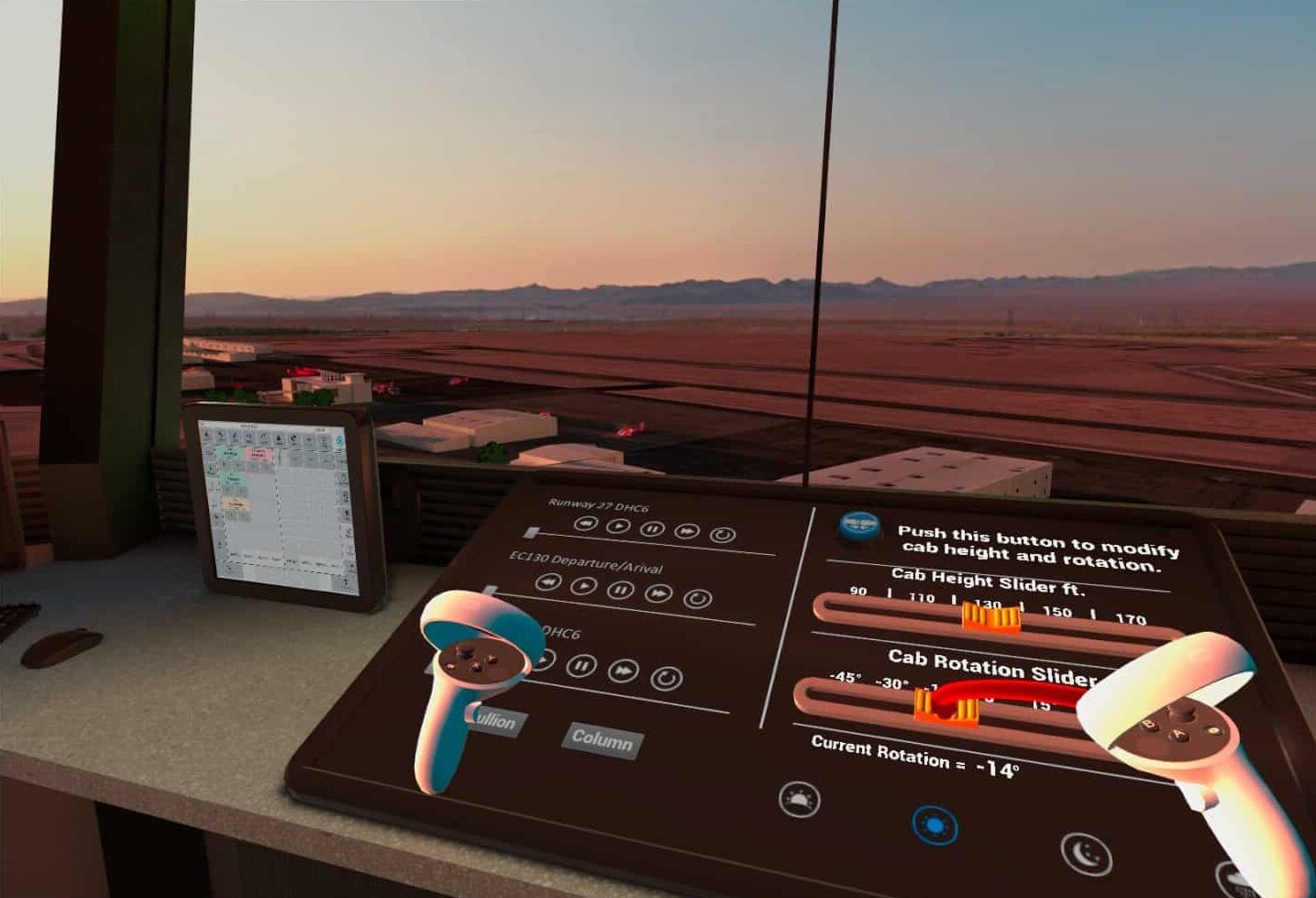Image resolution: width=1316 pixels, height=898 pixels.
Task: Fast-forward the bottom DHC6 scenario
Action: point(624,670)
